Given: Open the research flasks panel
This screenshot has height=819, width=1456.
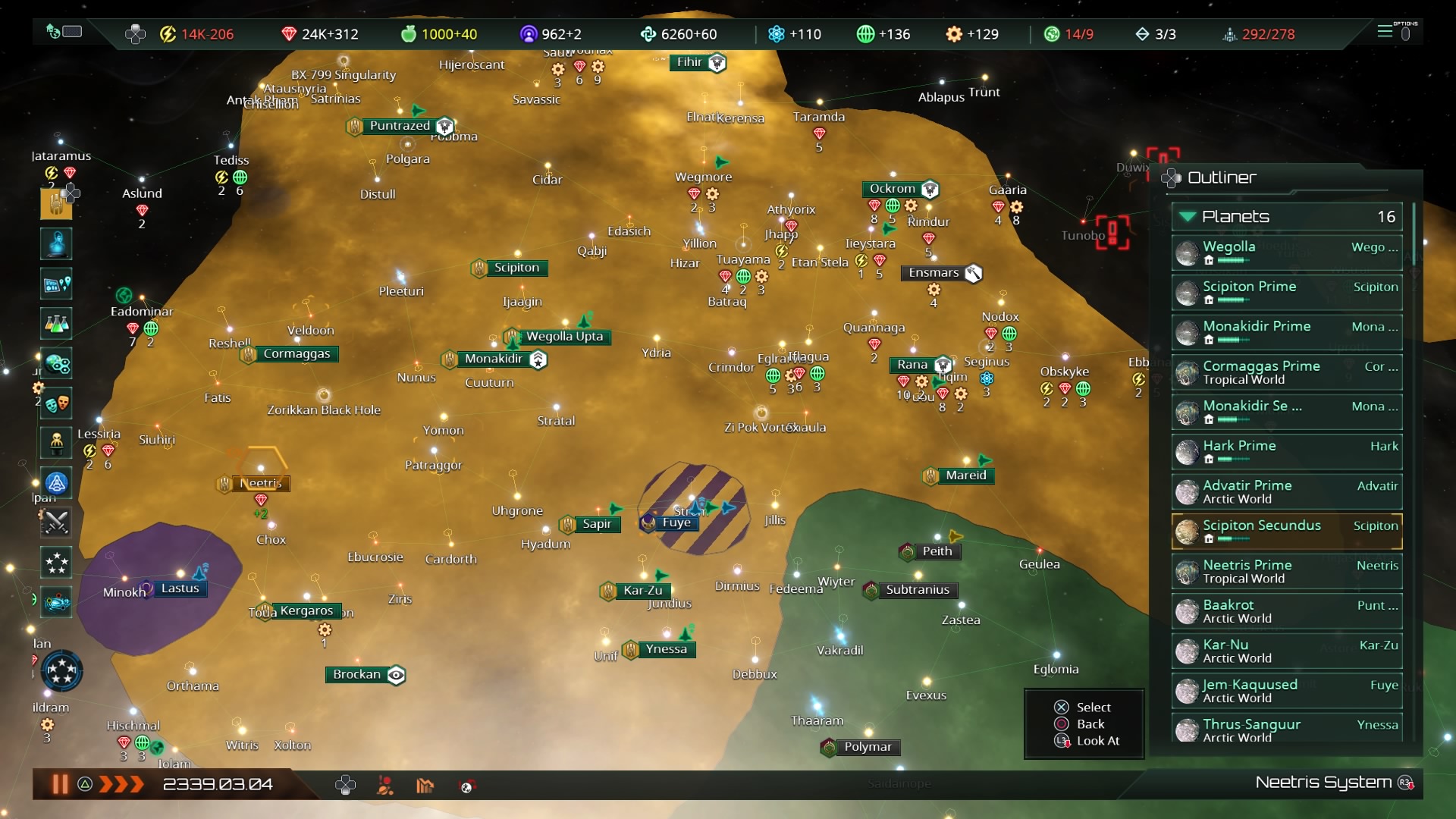Looking at the screenshot, I should (x=57, y=324).
